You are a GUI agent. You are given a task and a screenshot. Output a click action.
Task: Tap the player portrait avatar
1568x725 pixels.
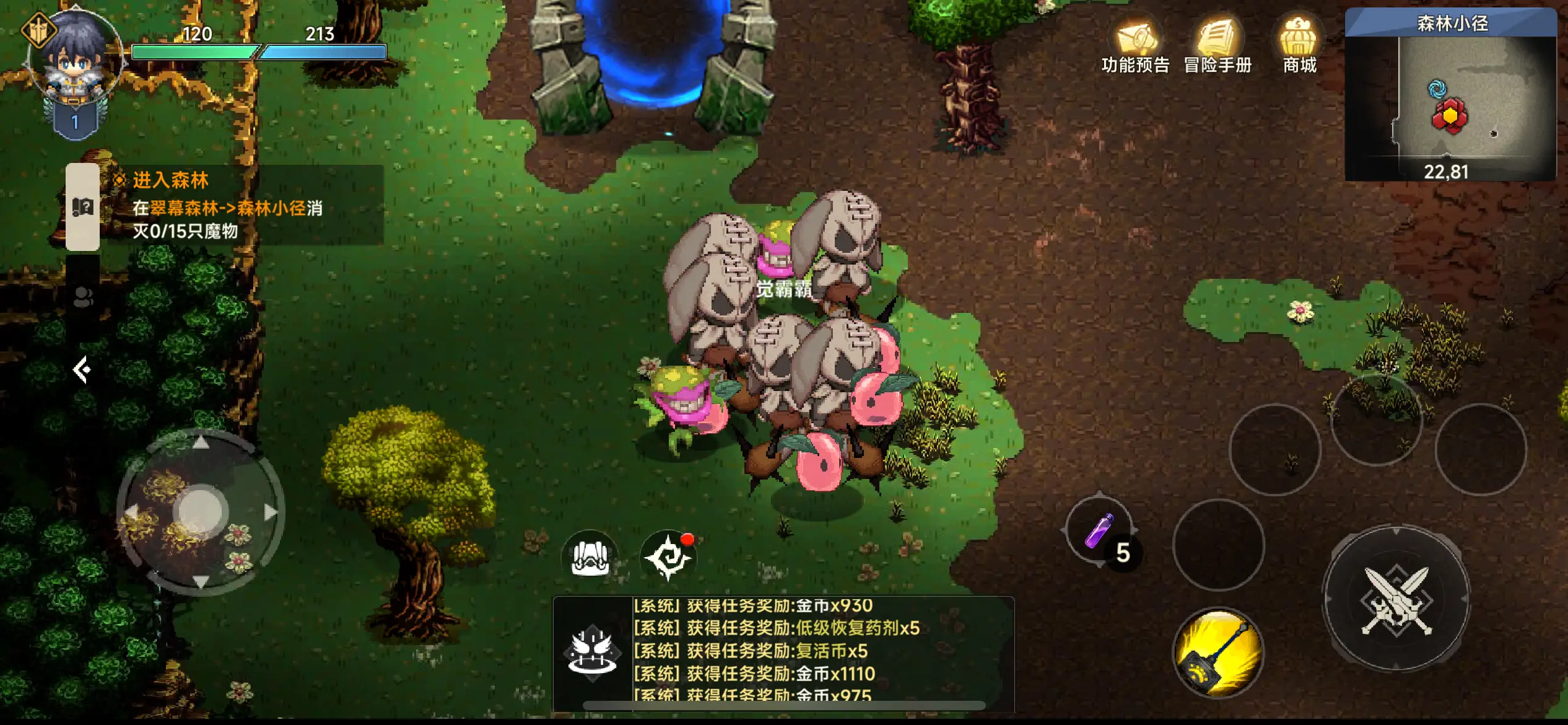click(76, 59)
